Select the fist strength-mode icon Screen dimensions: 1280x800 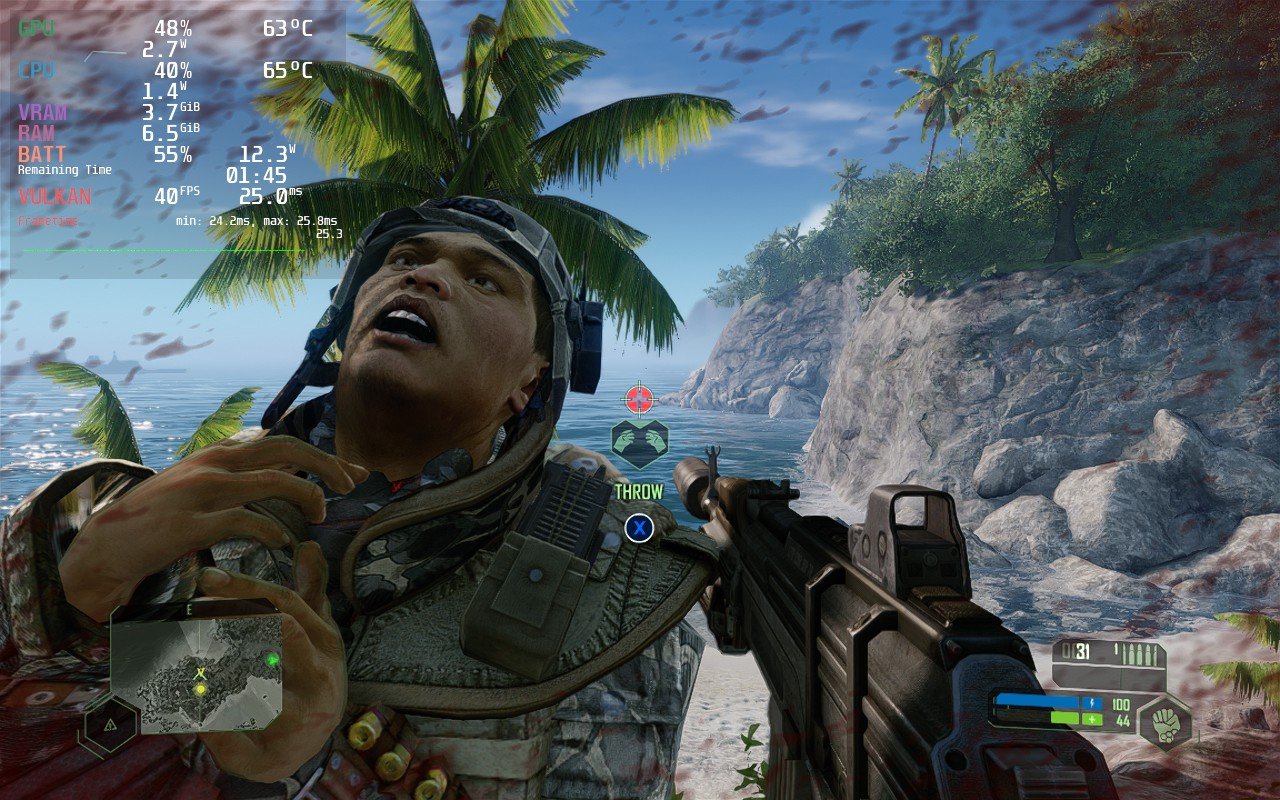1166,718
